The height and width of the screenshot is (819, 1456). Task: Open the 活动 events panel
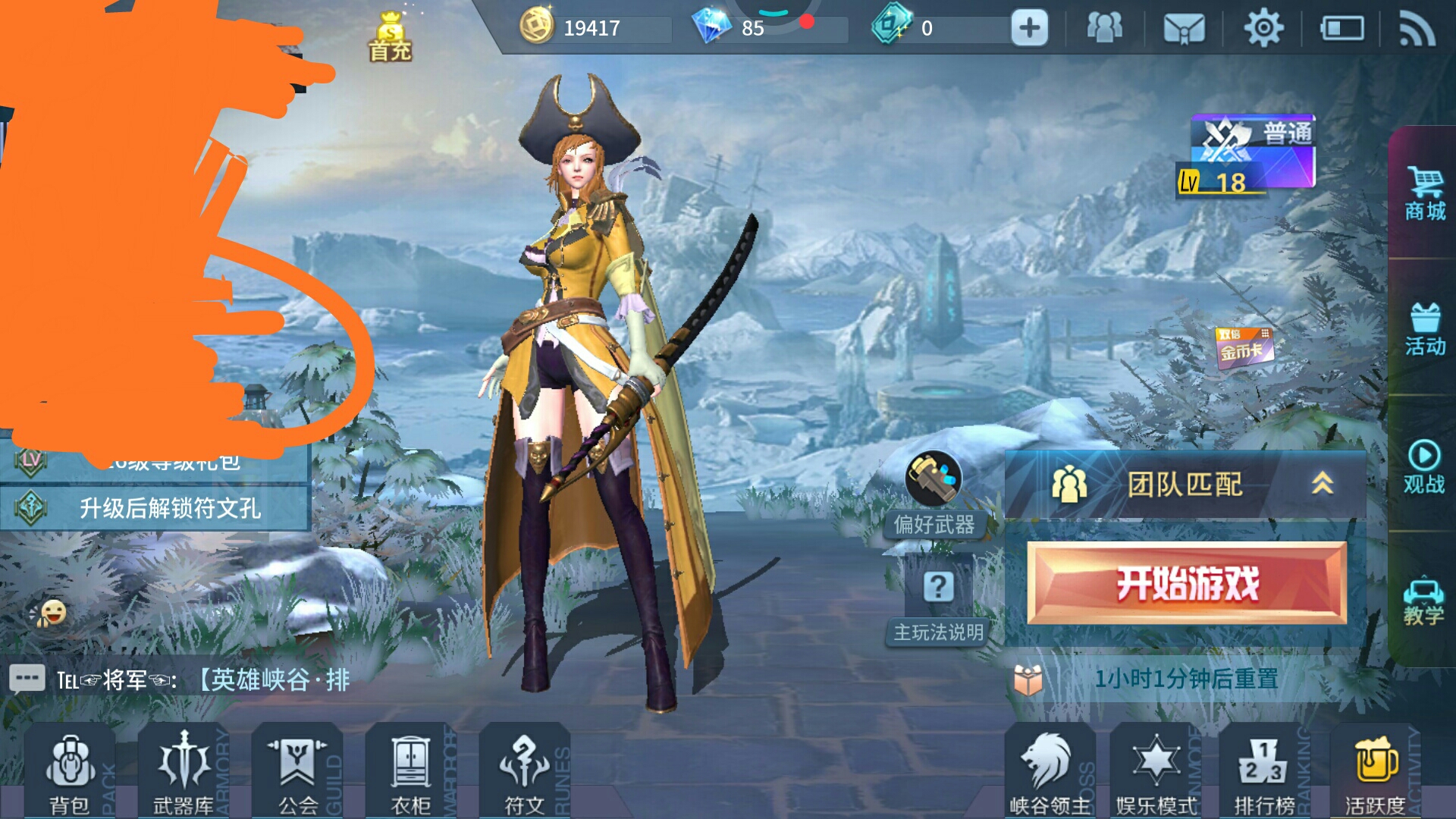pyautogui.click(x=1425, y=330)
